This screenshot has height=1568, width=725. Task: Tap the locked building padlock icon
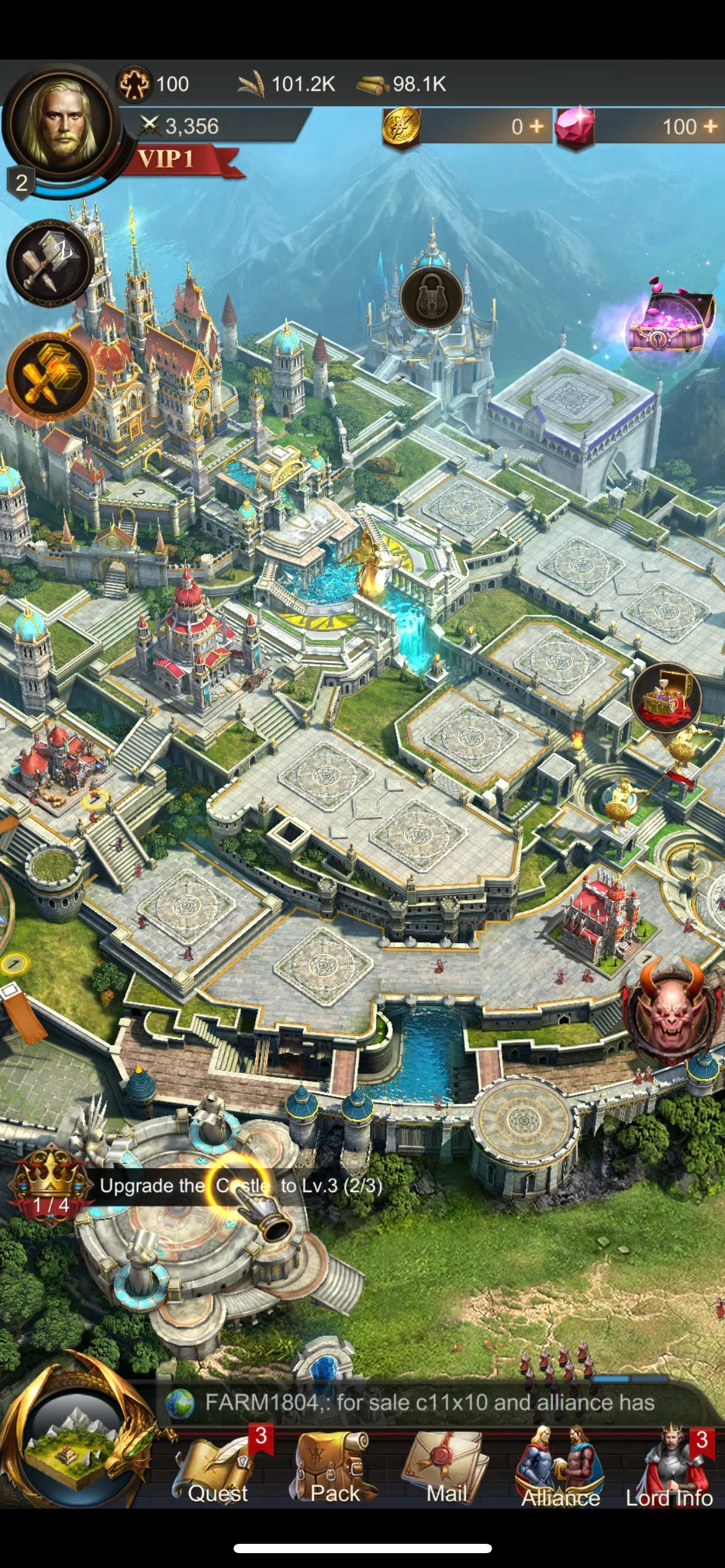tap(431, 297)
